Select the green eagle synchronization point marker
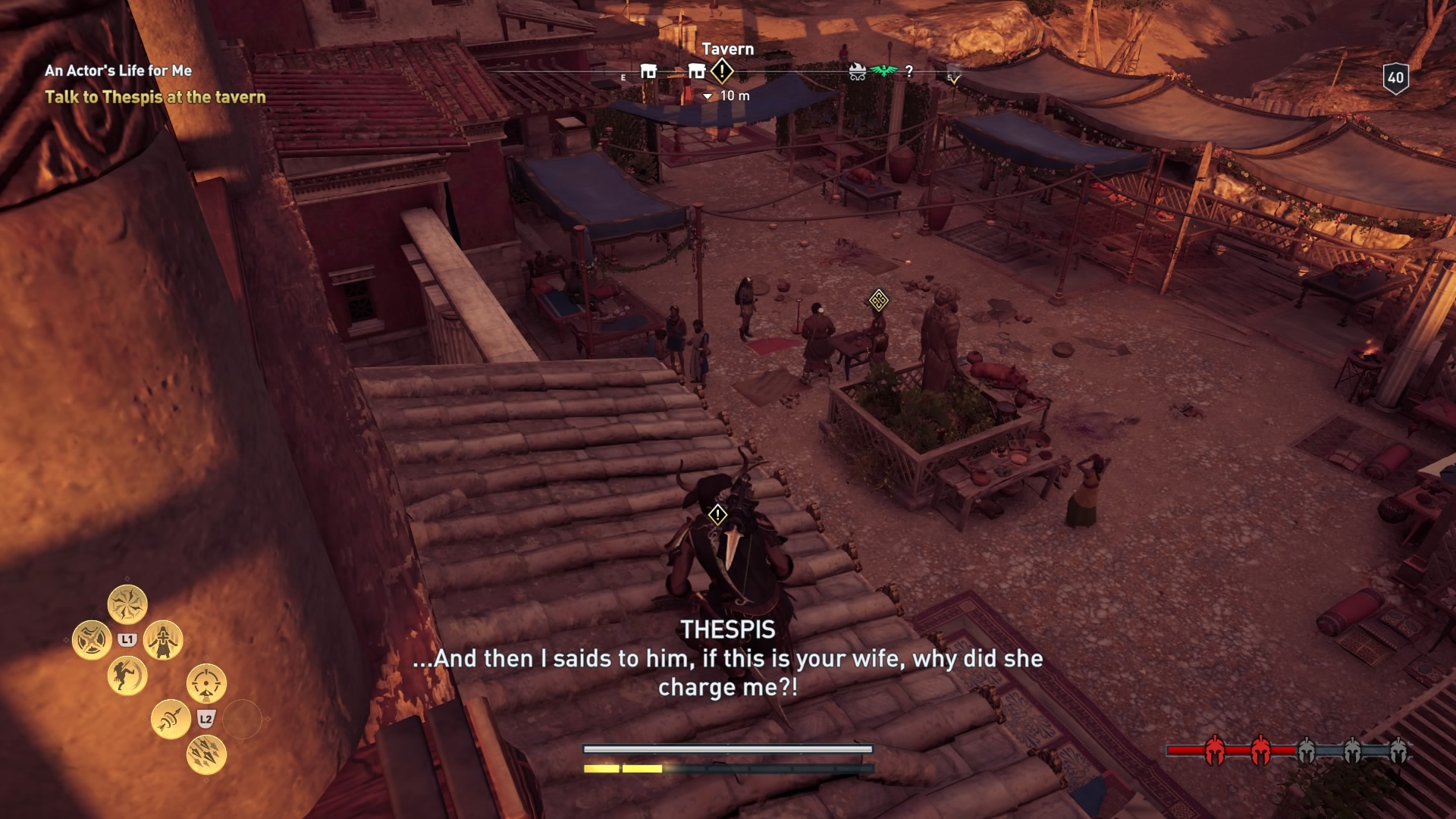The image size is (1456, 819). click(883, 71)
